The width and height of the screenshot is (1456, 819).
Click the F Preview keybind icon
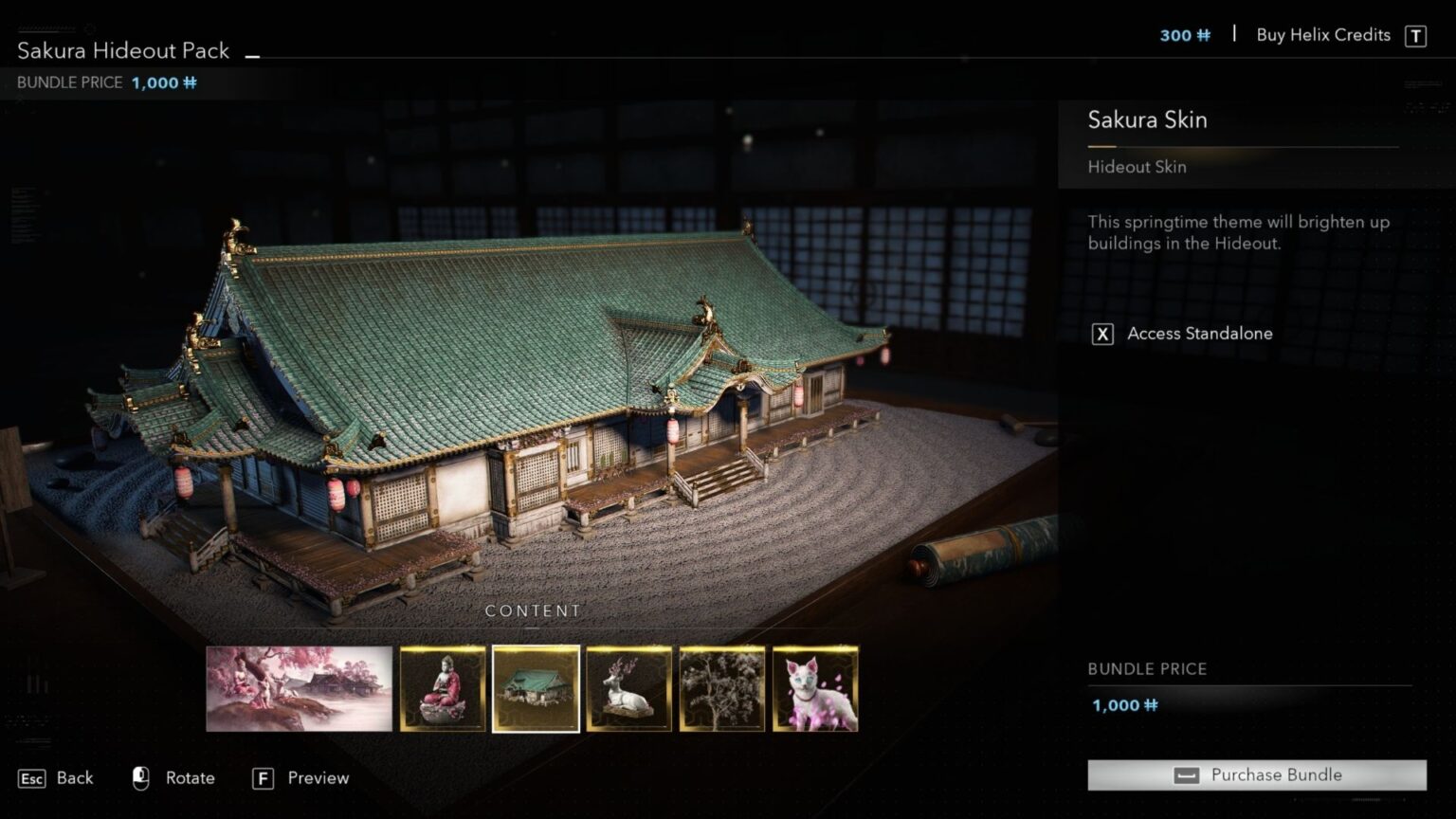pos(261,777)
